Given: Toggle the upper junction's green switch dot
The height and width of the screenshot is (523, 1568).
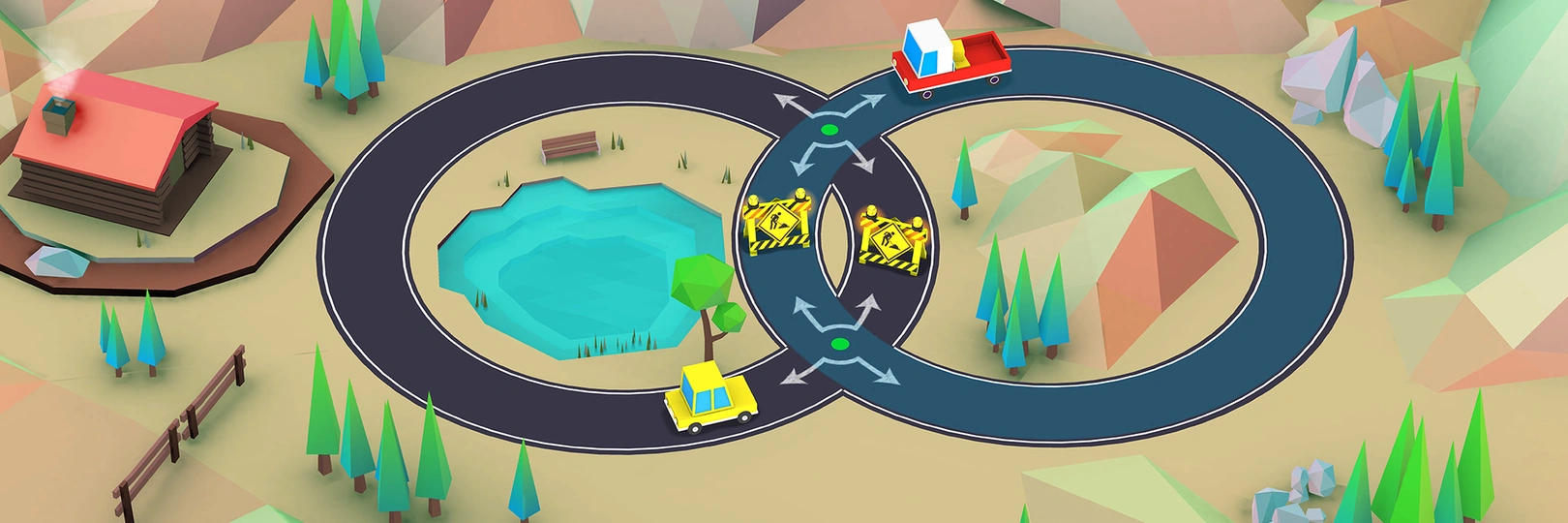Looking at the screenshot, I should 828,129.
